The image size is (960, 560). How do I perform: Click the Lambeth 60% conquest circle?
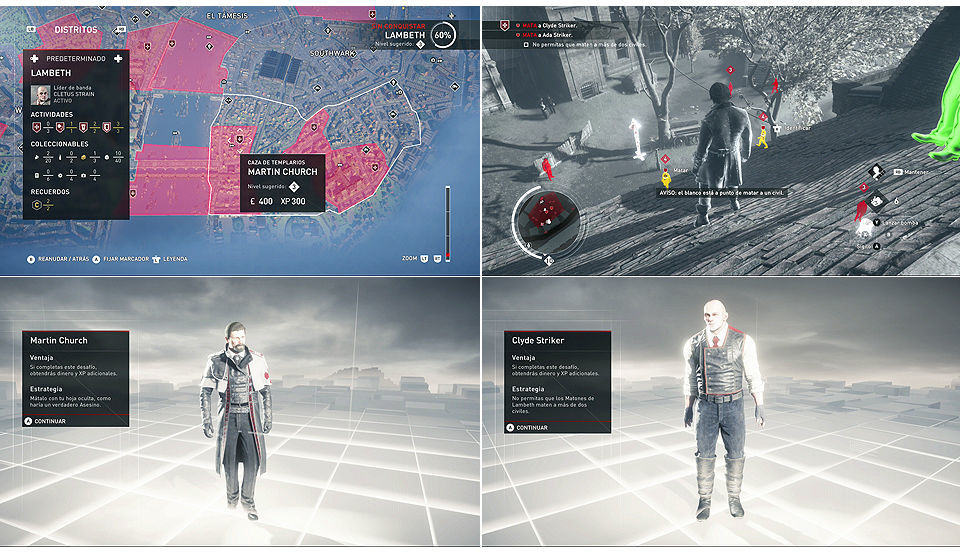tap(442, 34)
